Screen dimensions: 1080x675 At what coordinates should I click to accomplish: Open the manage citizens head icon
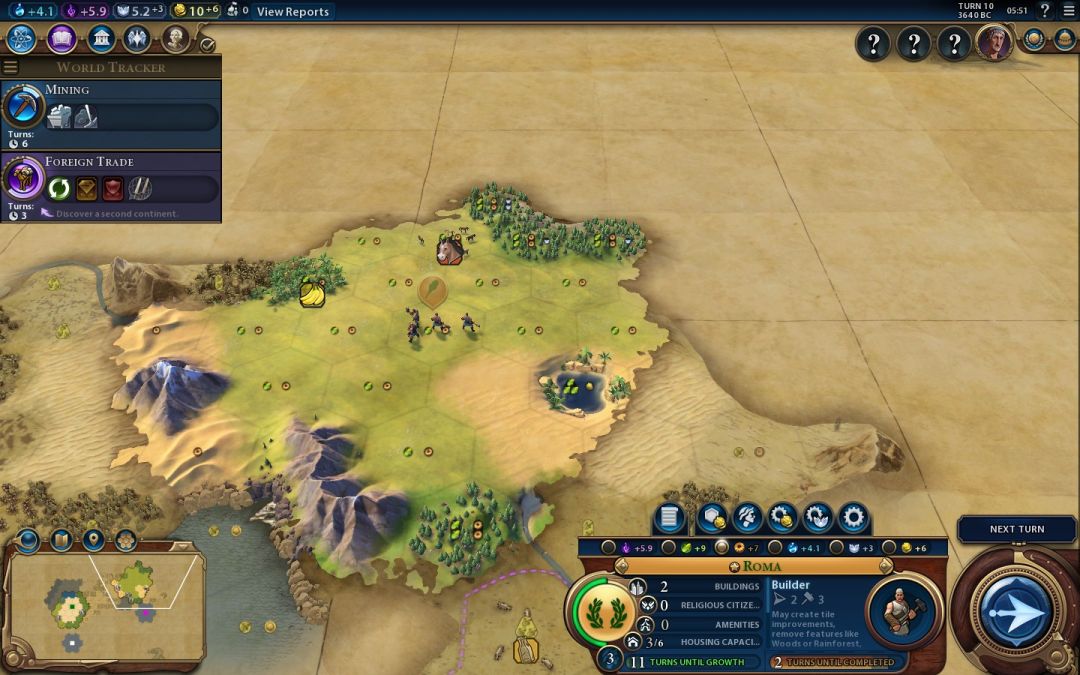[x=745, y=518]
